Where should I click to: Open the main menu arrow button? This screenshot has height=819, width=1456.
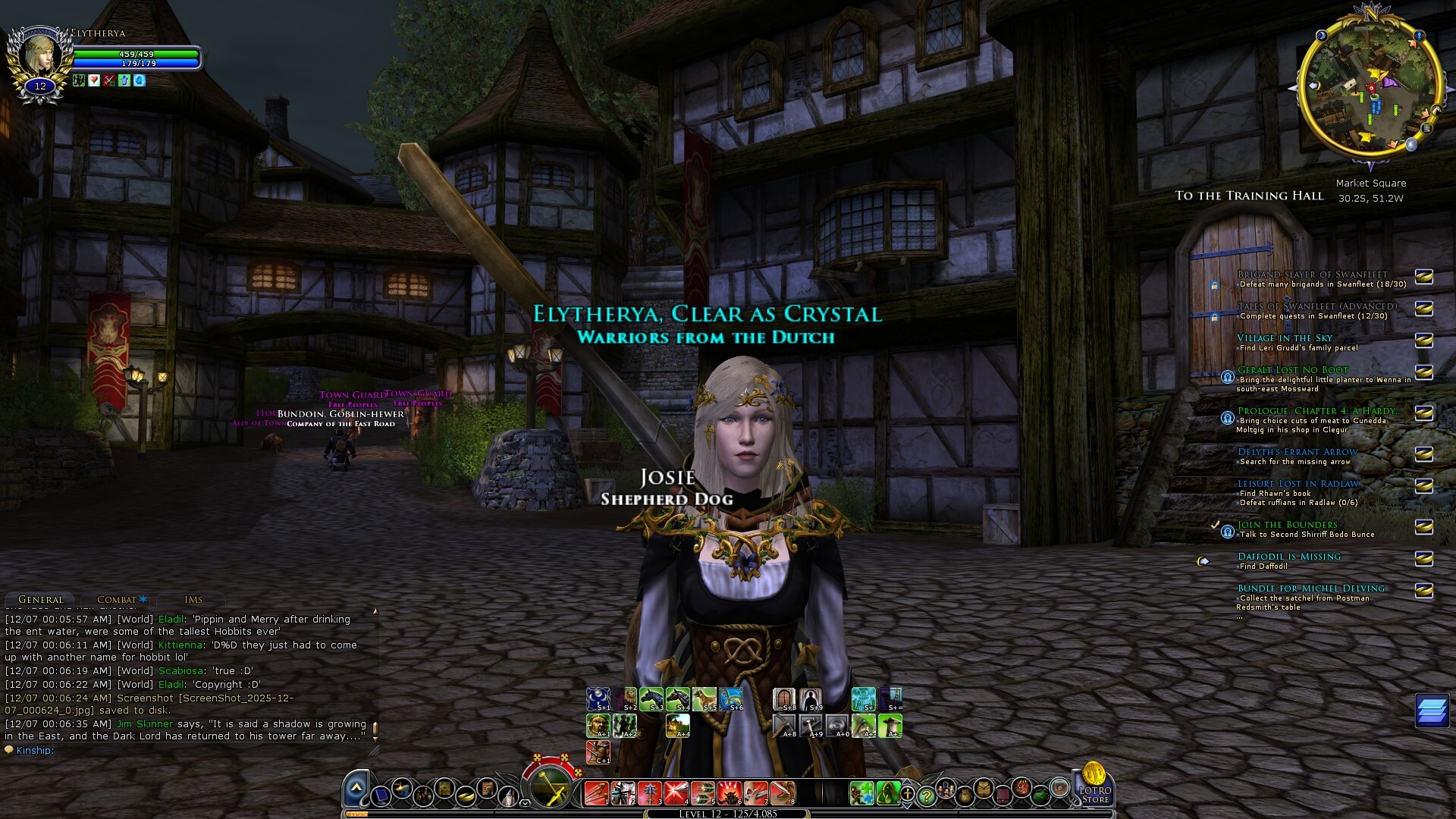(x=356, y=790)
